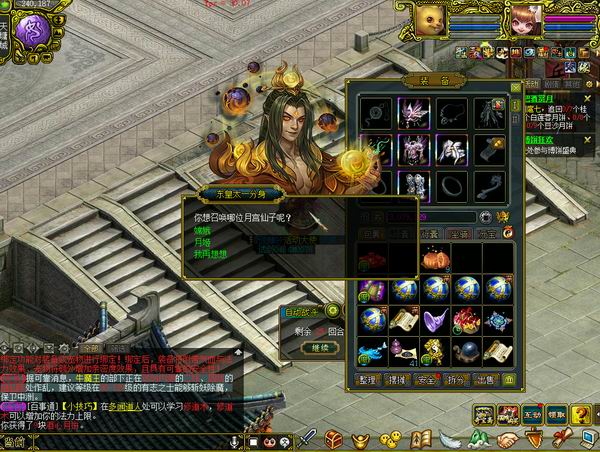Sort the bag with the 整理 button

368,380
